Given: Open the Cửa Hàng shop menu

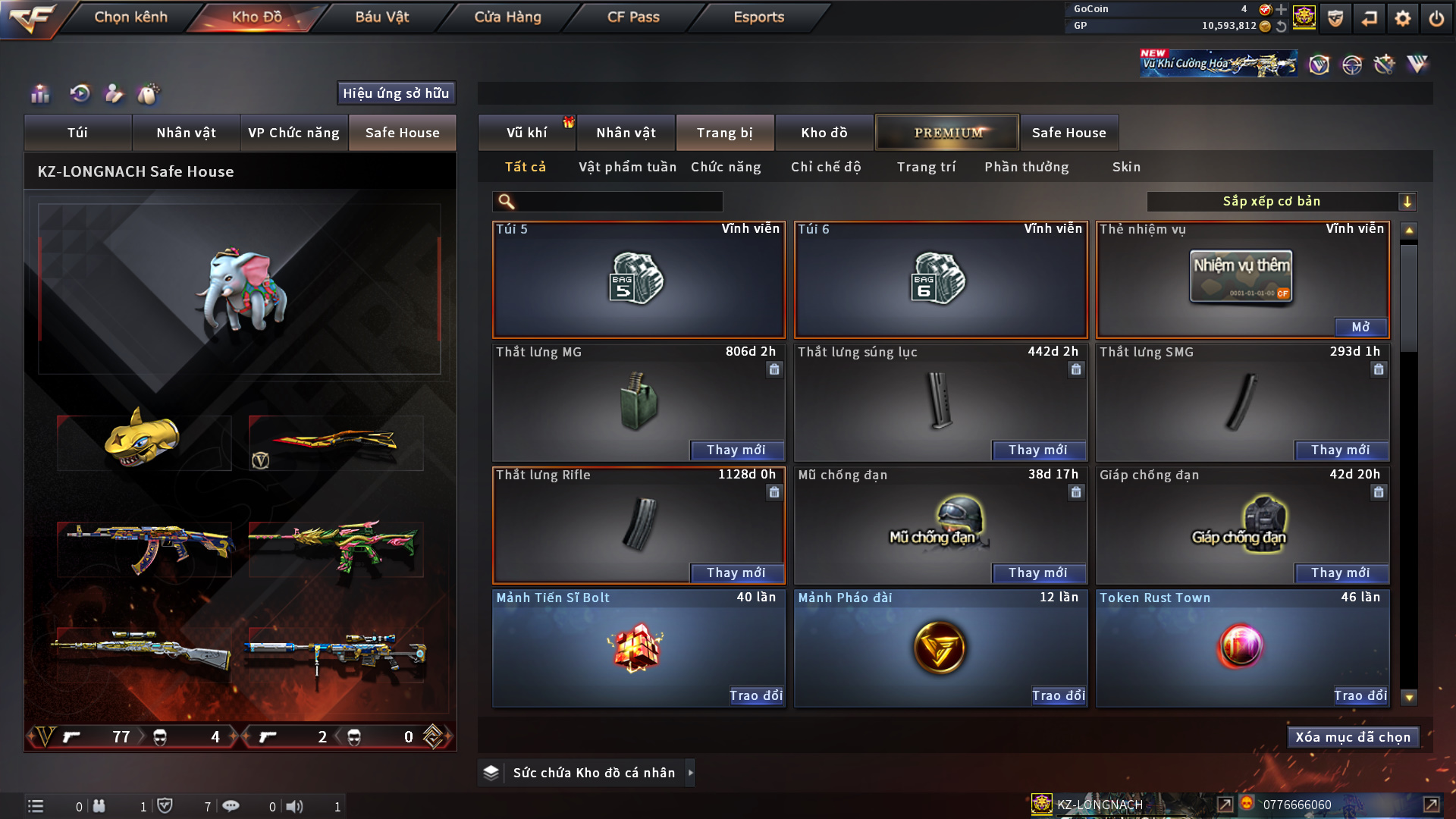Looking at the screenshot, I should 507,17.
